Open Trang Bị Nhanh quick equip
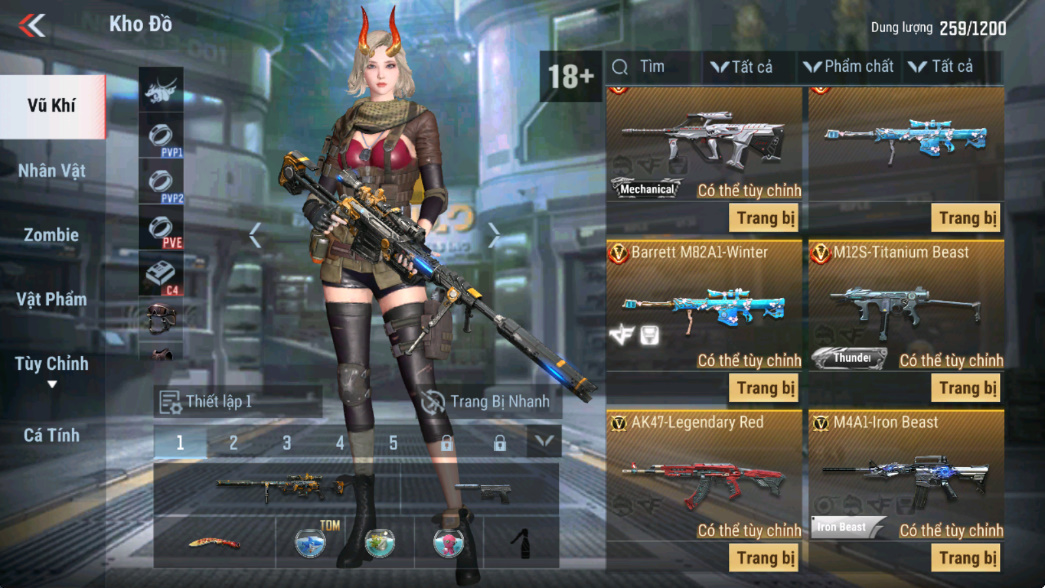 point(487,402)
